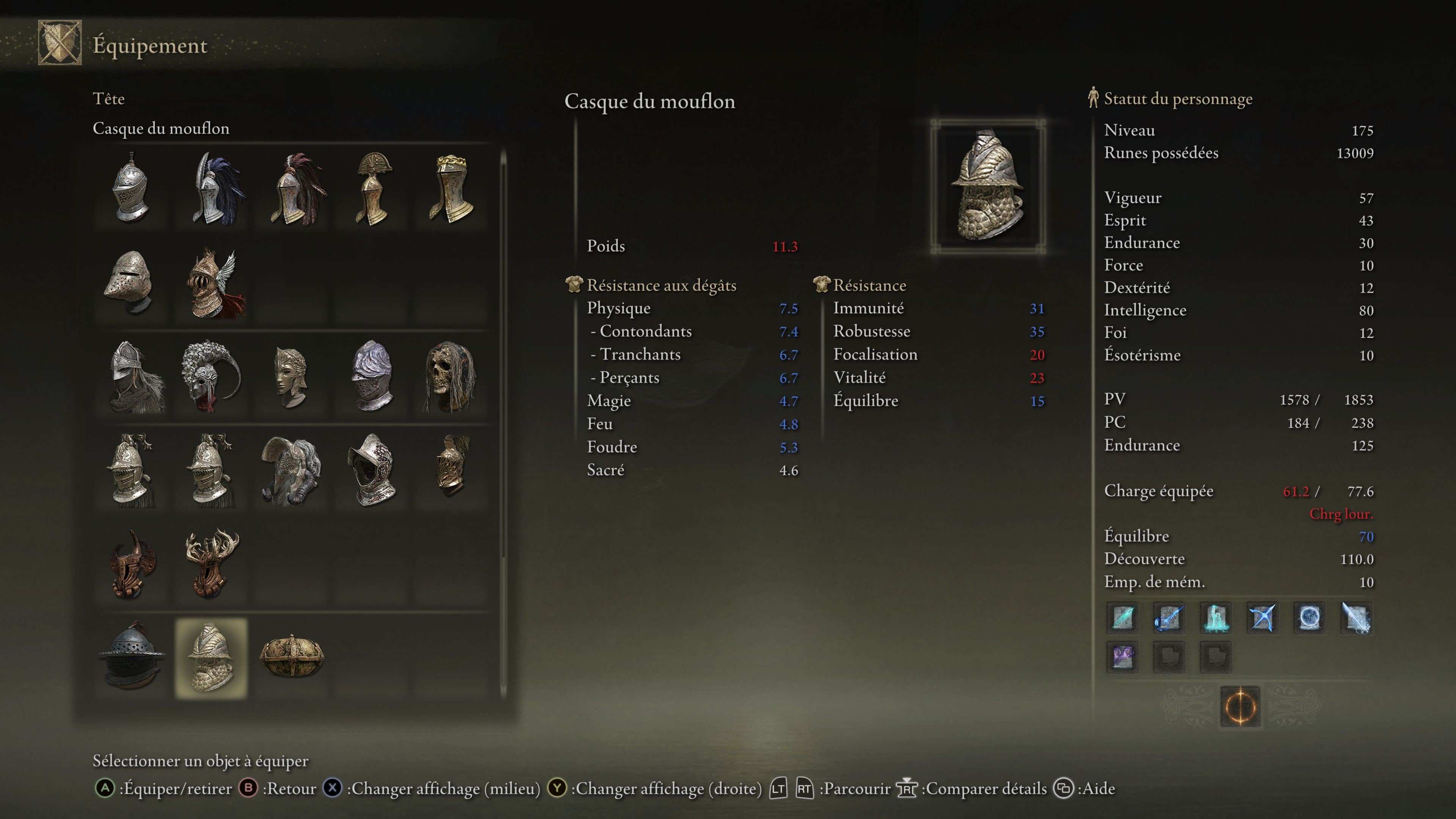The image size is (1456, 819).
Task: Pick the blood-spattered knight helm
Action: click(x=371, y=470)
